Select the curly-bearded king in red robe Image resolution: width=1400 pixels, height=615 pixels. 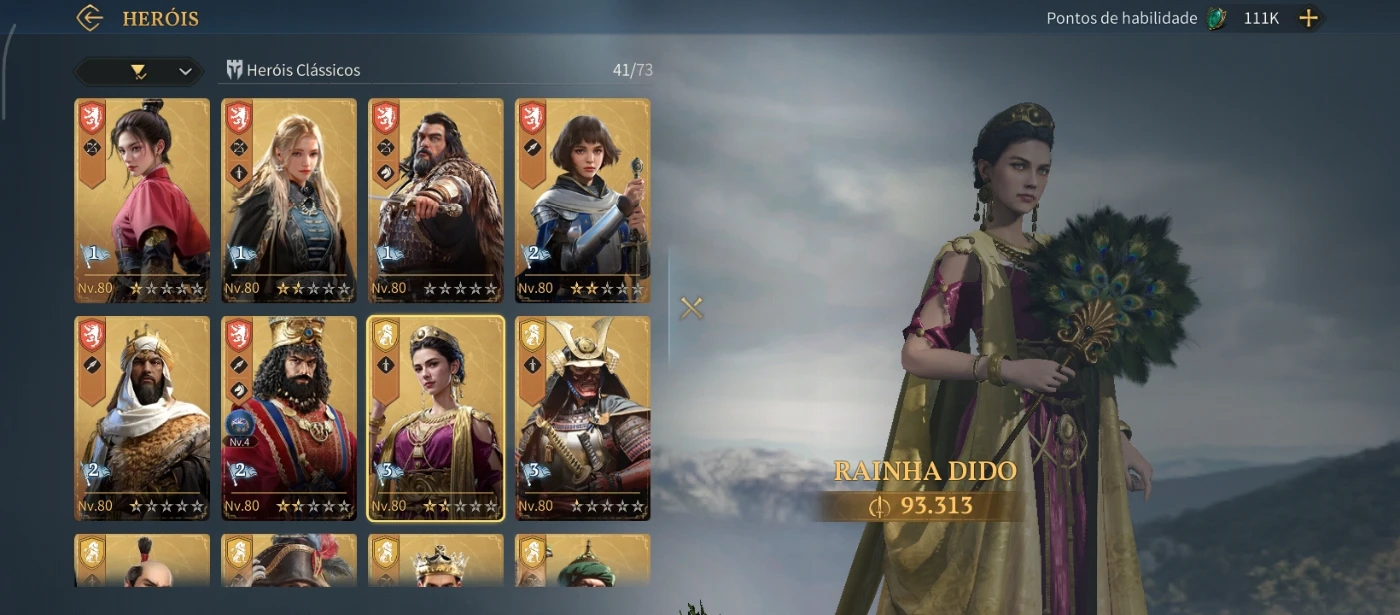coord(289,418)
